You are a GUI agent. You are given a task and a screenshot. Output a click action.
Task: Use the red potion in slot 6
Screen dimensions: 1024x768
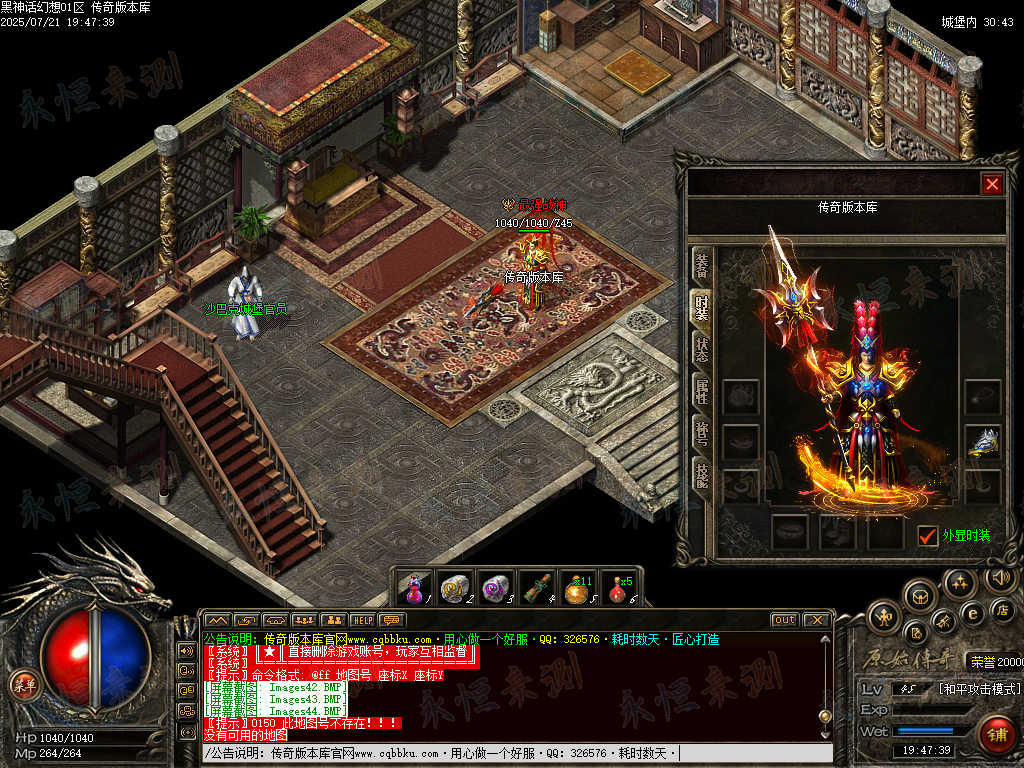tap(619, 588)
